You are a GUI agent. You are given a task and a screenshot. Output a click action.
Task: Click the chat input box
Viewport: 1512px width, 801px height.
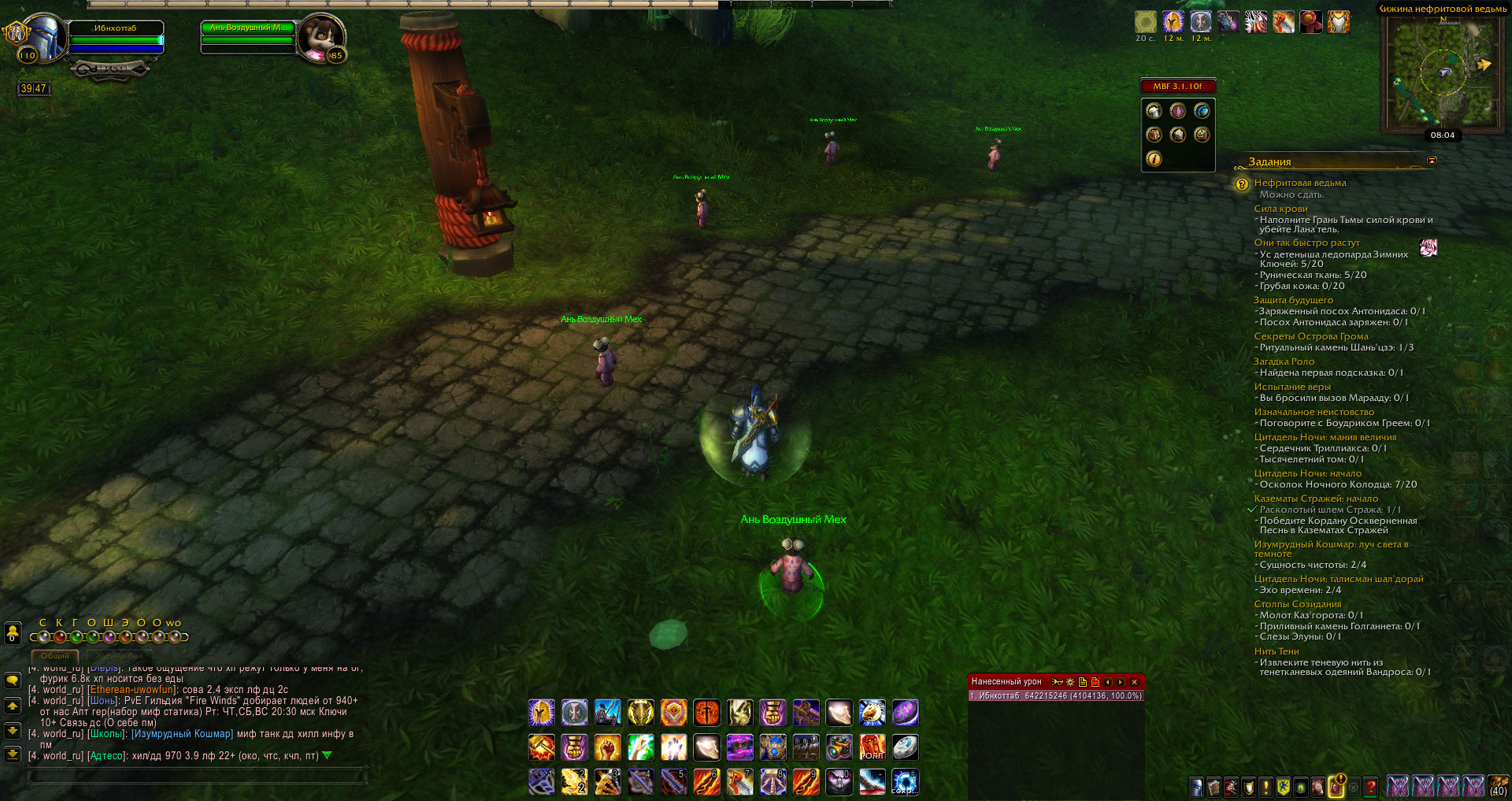point(197,777)
